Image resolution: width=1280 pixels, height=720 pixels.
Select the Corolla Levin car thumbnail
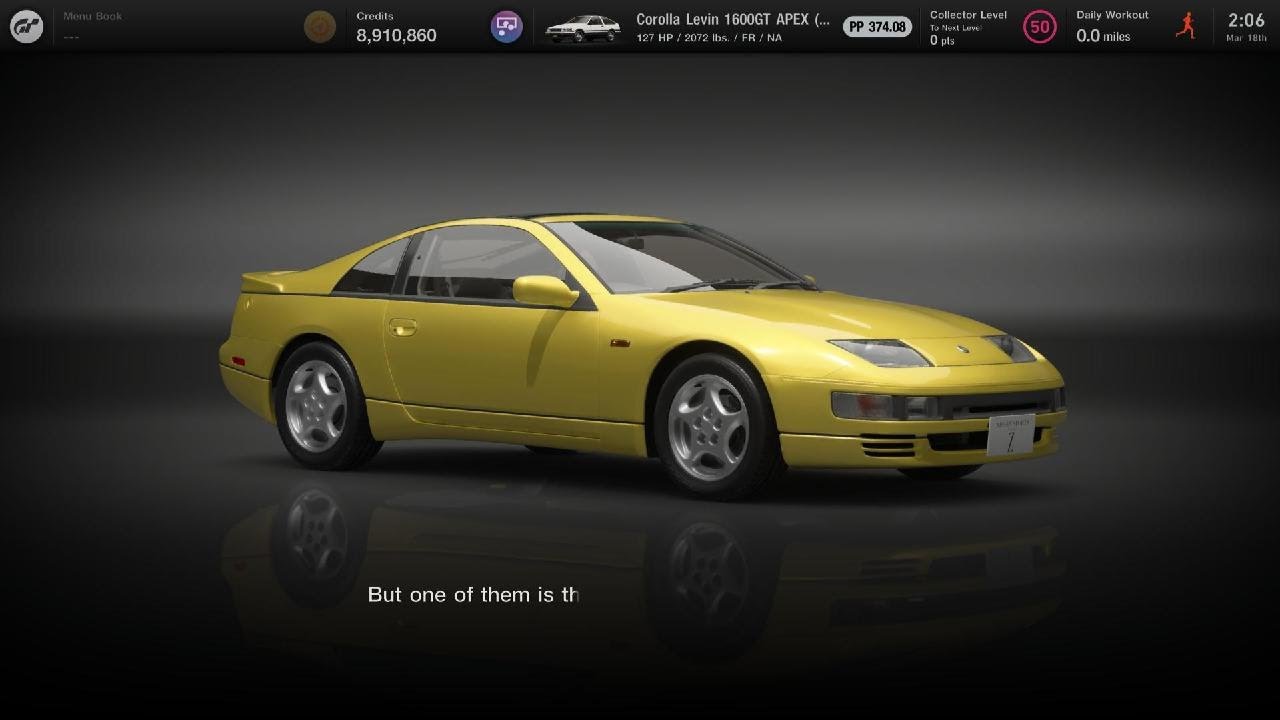[x=582, y=27]
